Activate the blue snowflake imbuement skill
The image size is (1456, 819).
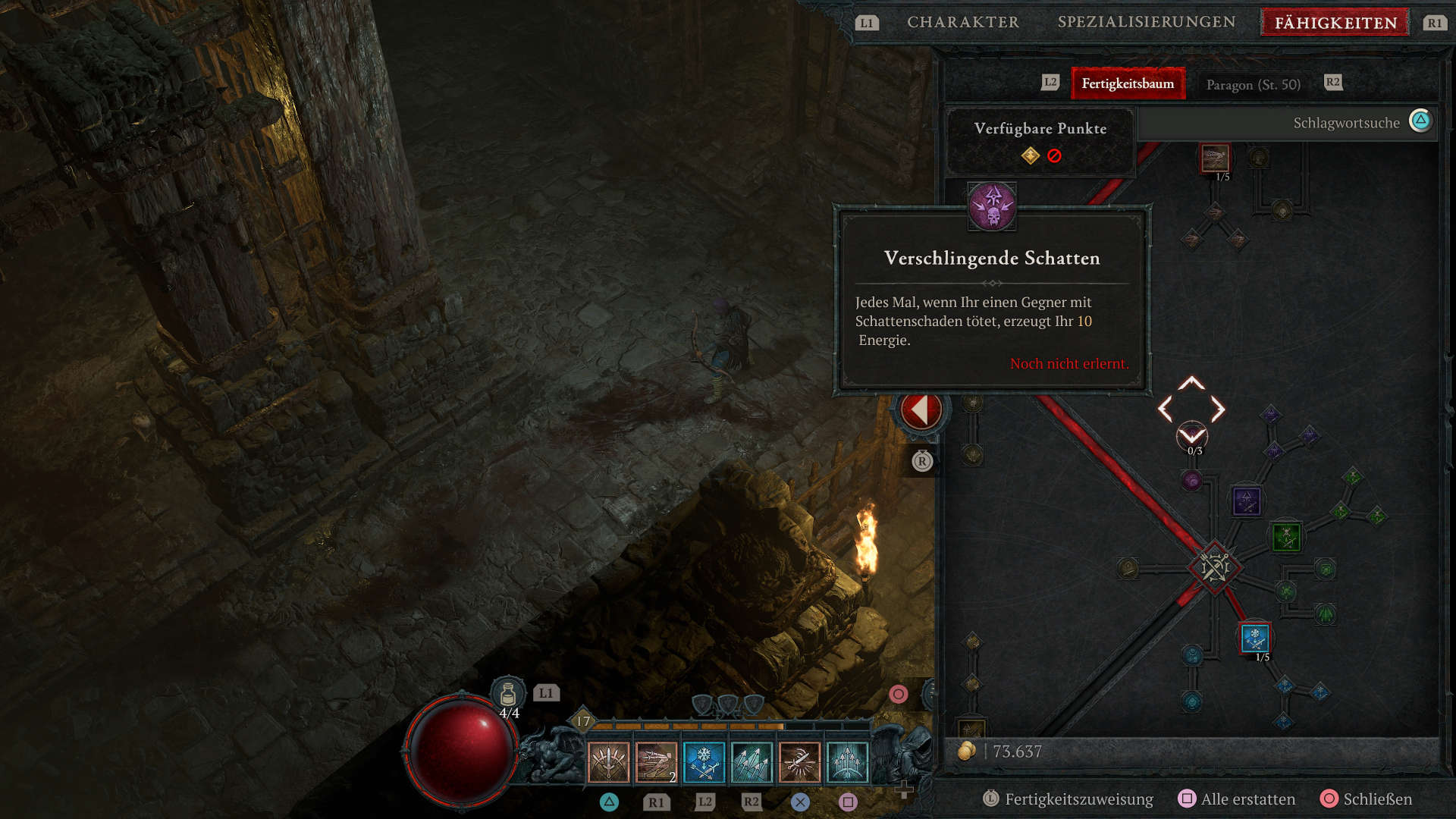click(704, 762)
